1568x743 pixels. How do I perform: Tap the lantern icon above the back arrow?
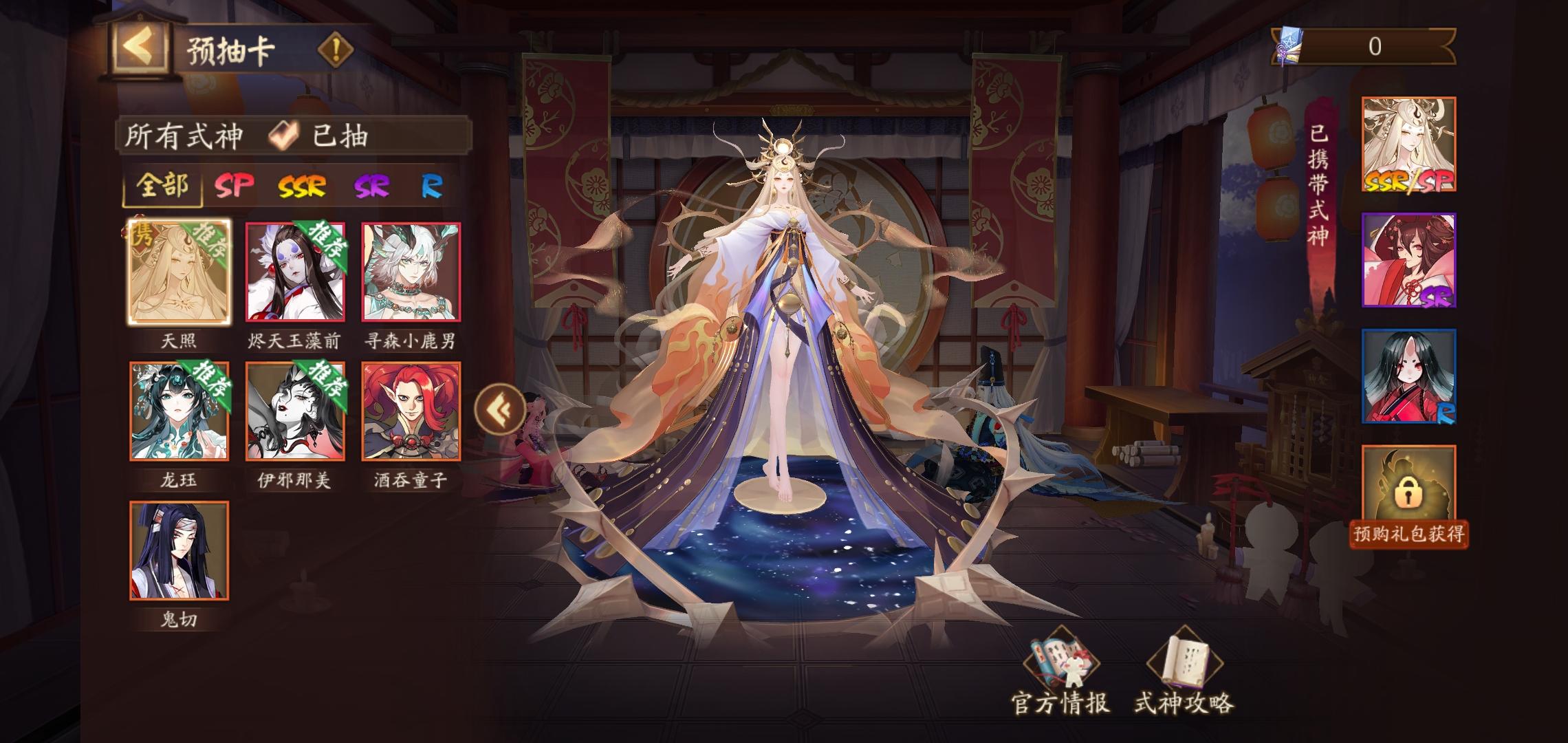[x=140, y=17]
